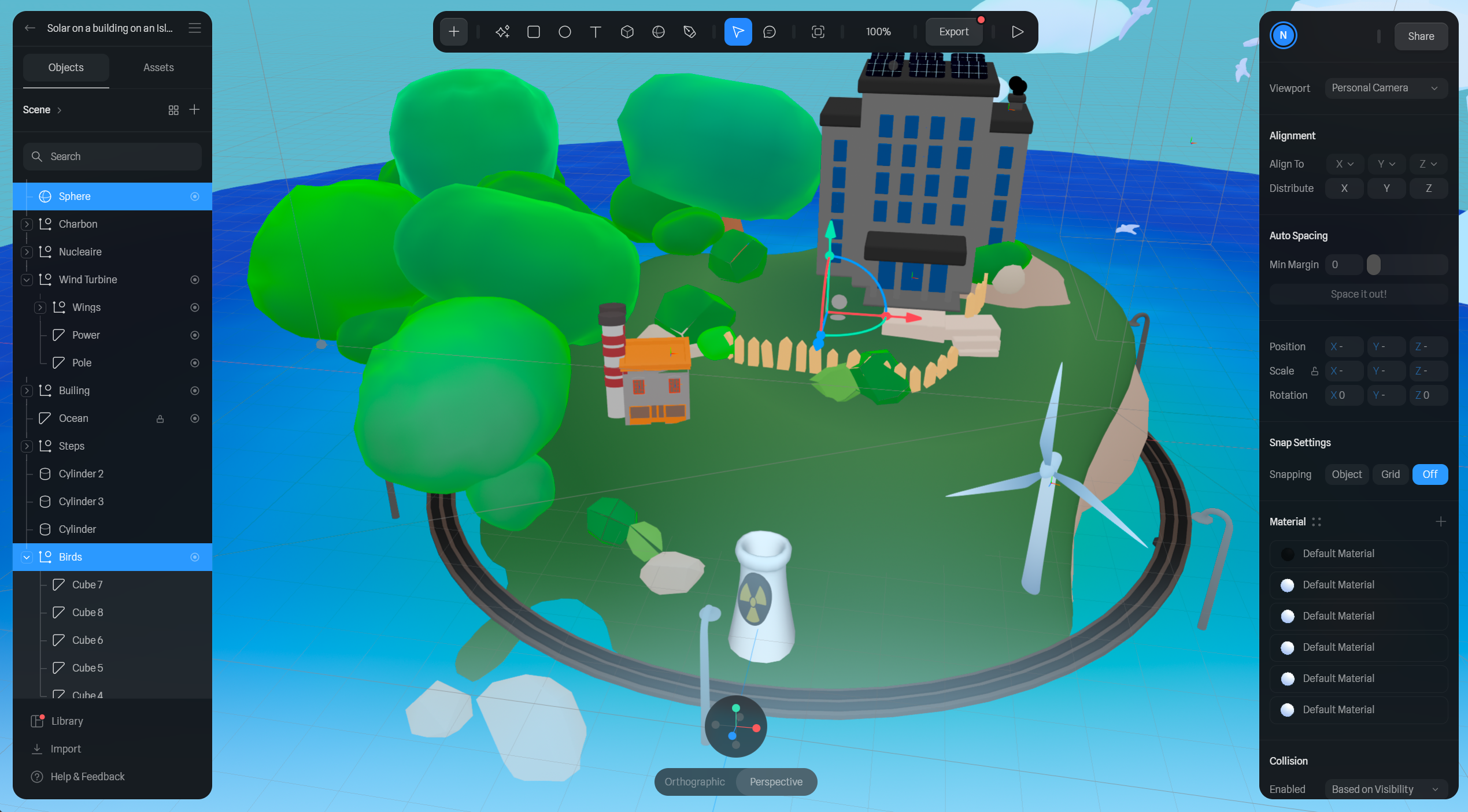Select the cursor Select tool
Image resolution: width=1468 pixels, height=812 pixels.
738,32
